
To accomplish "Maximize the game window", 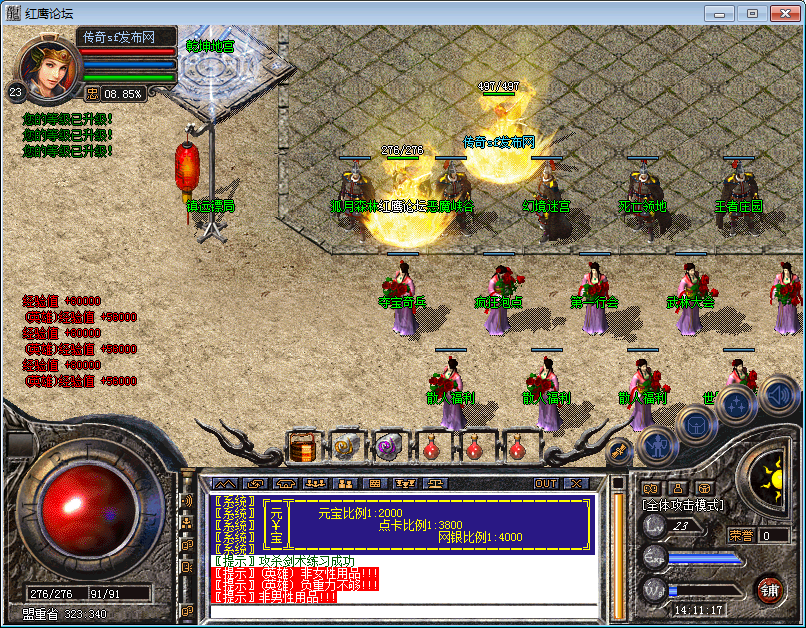I will 751,13.
